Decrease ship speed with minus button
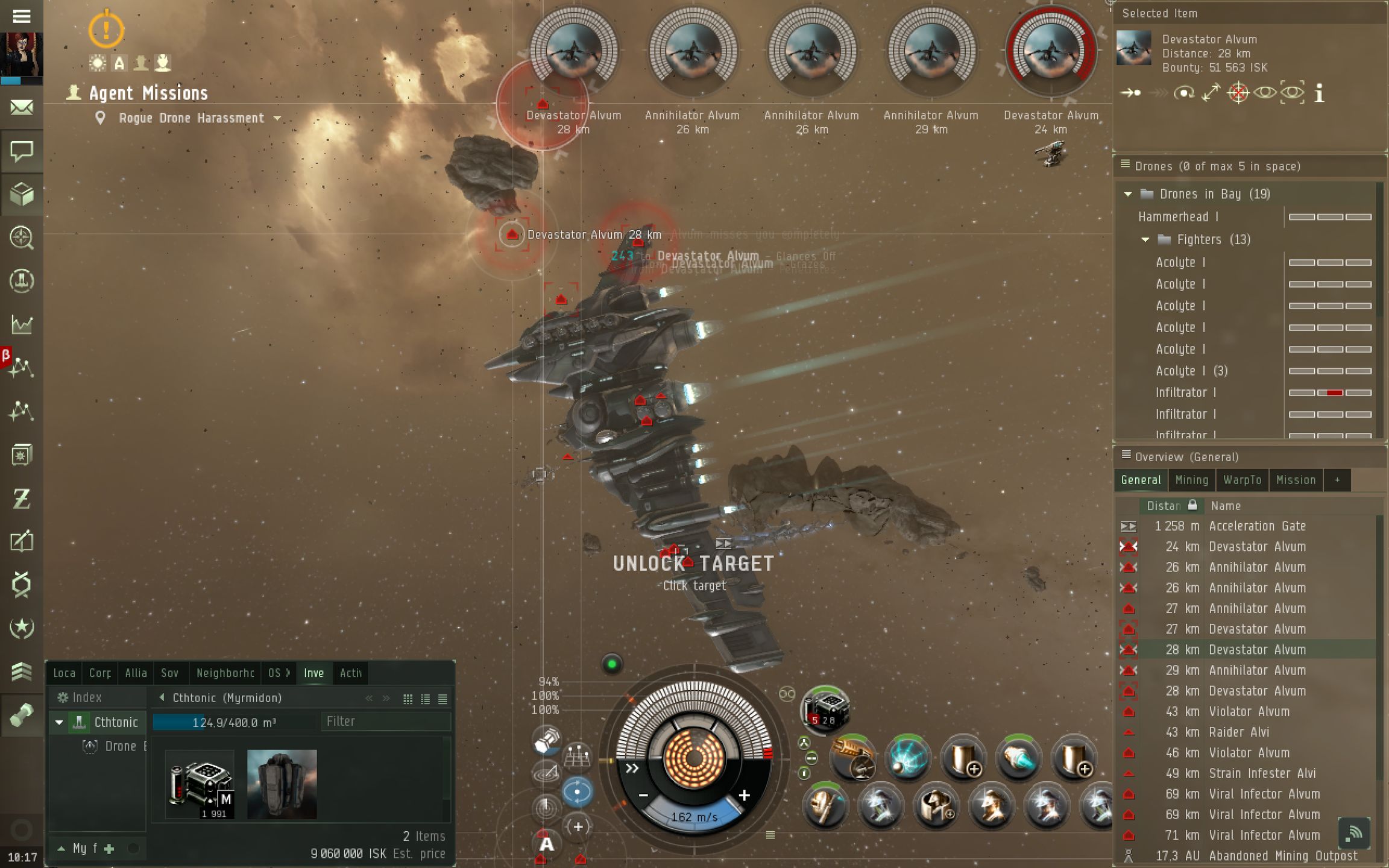Screen dimensions: 1389x868 tap(643, 796)
